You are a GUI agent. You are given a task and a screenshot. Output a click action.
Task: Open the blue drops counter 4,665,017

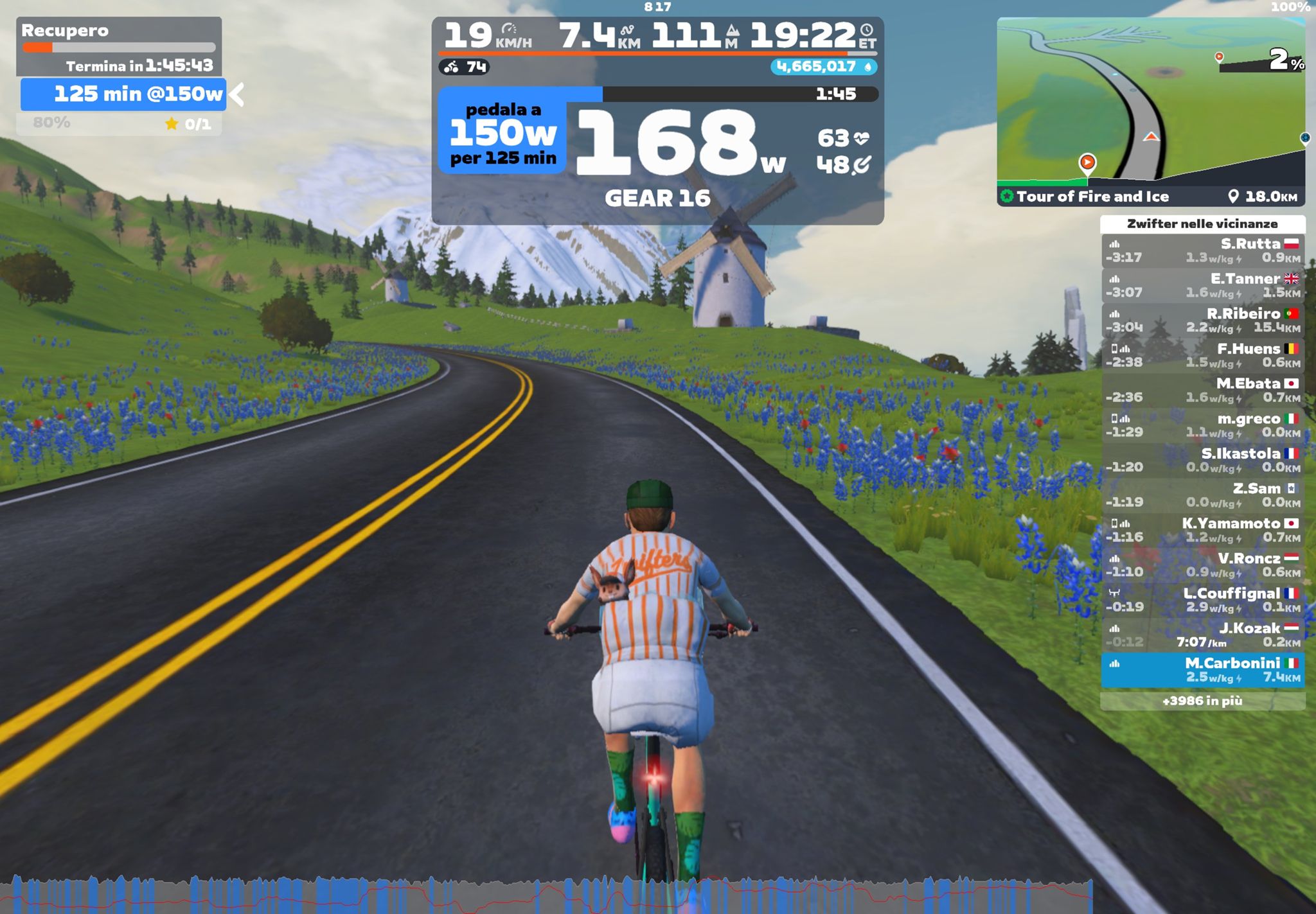click(823, 67)
